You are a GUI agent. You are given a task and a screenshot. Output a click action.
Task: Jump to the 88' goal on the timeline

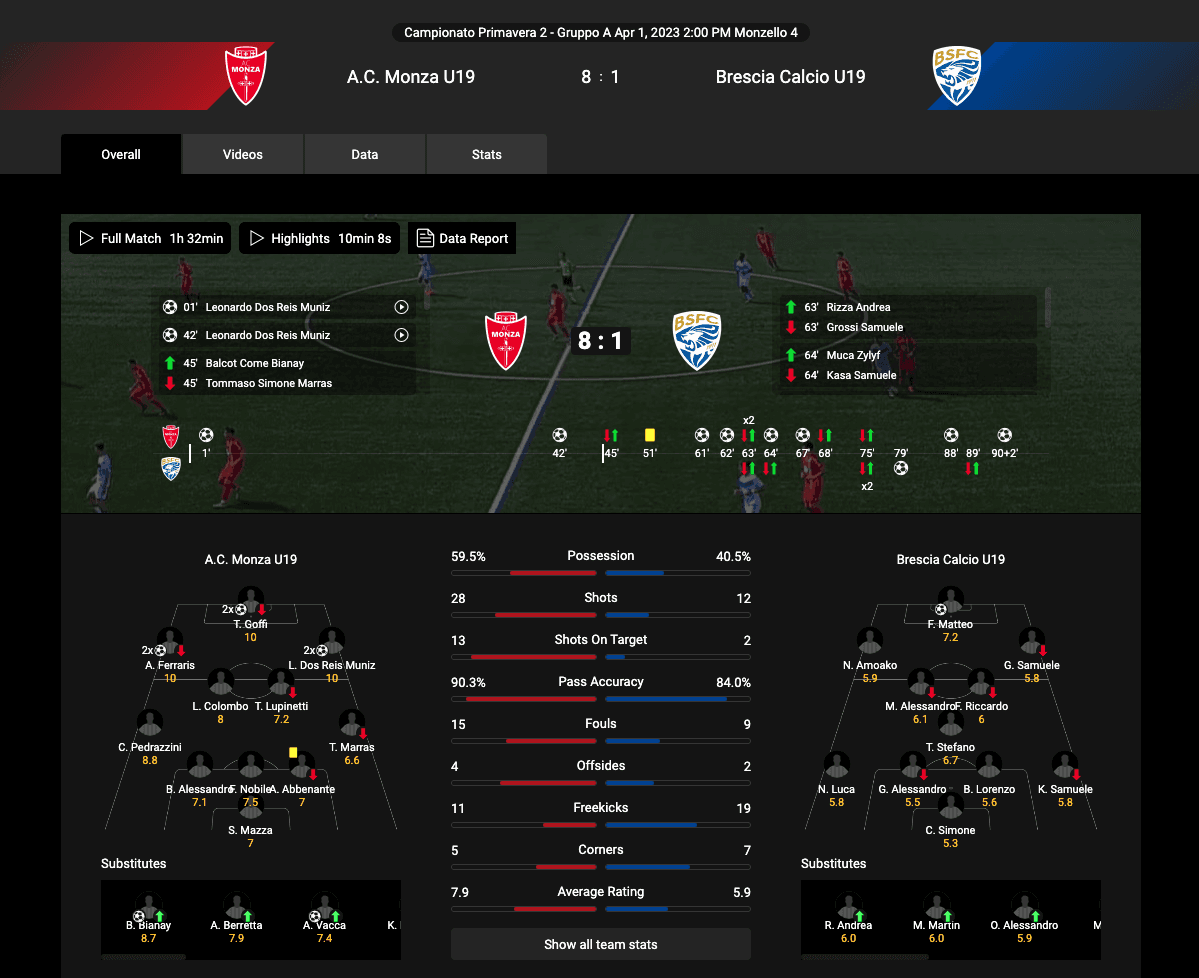click(x=951, y=436)
